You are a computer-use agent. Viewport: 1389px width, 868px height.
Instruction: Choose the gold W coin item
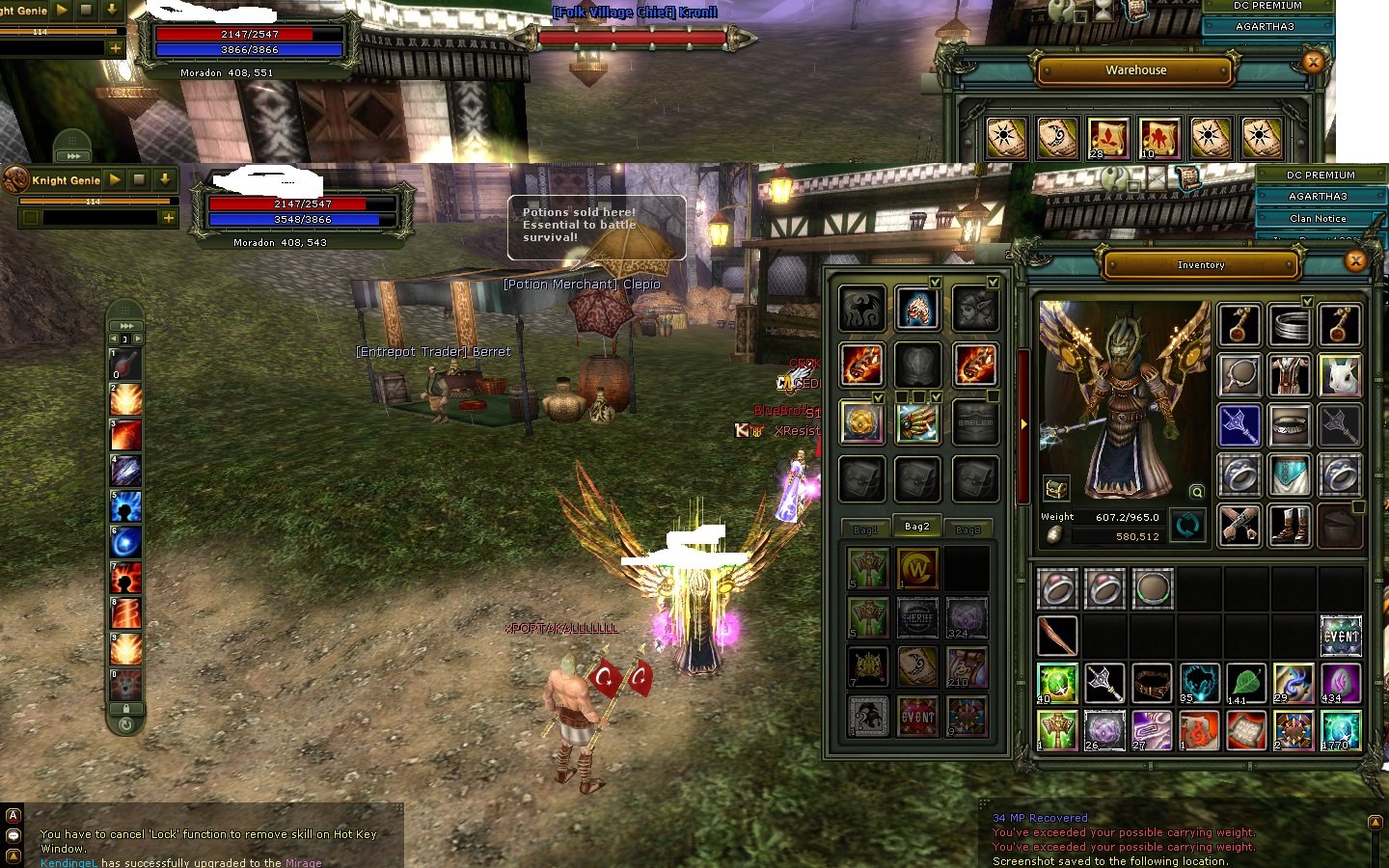click(x=917, y=568)
